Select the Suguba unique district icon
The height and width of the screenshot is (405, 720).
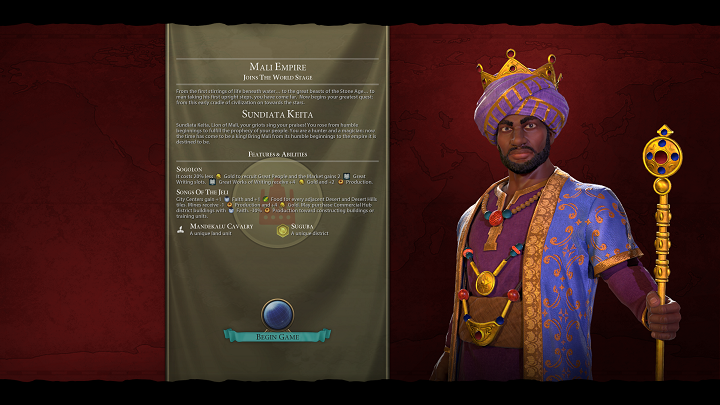[282, 229]
